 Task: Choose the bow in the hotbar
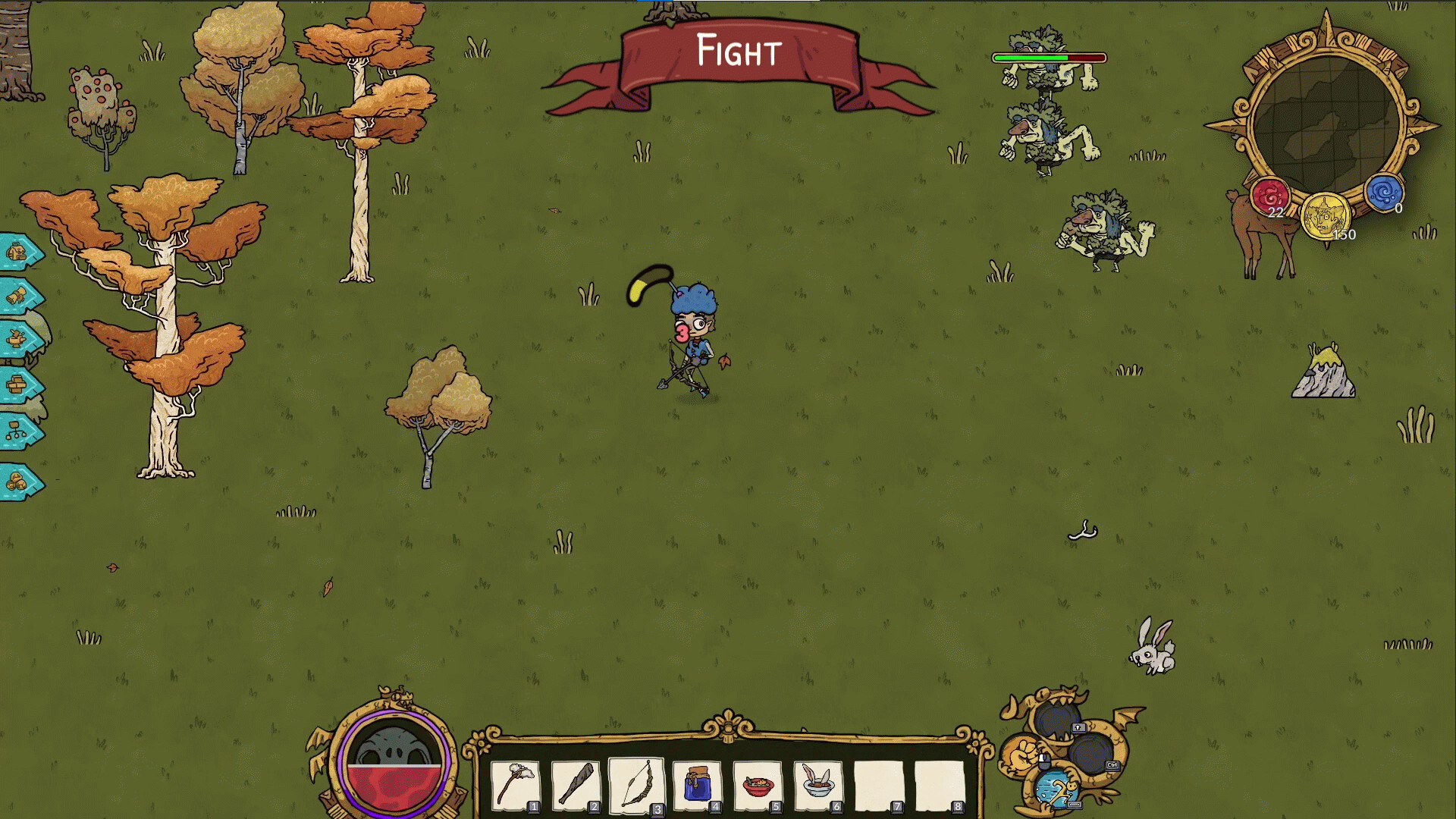click(x=636, y=784)
